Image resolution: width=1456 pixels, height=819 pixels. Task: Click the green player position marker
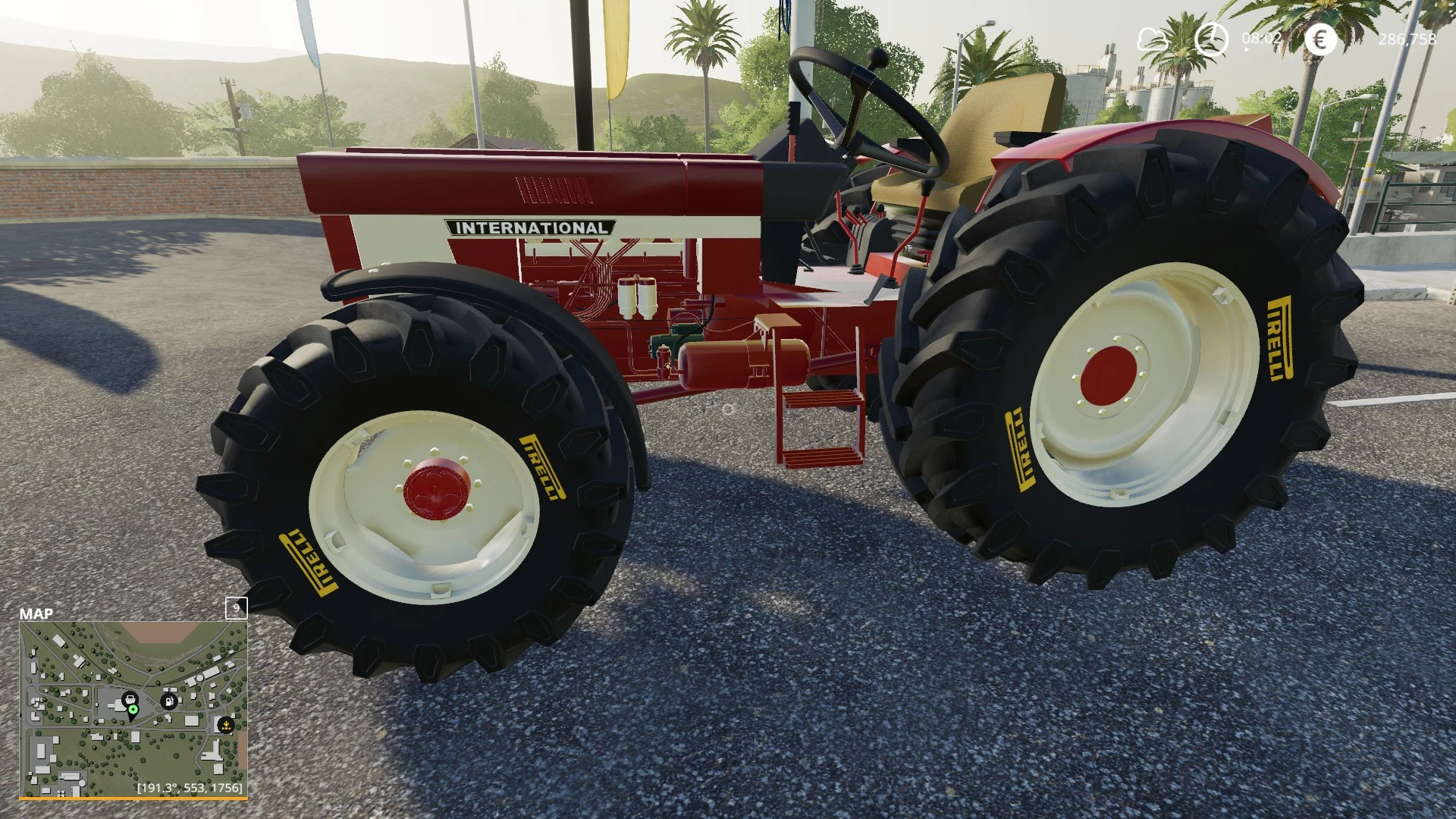(133, 711)
